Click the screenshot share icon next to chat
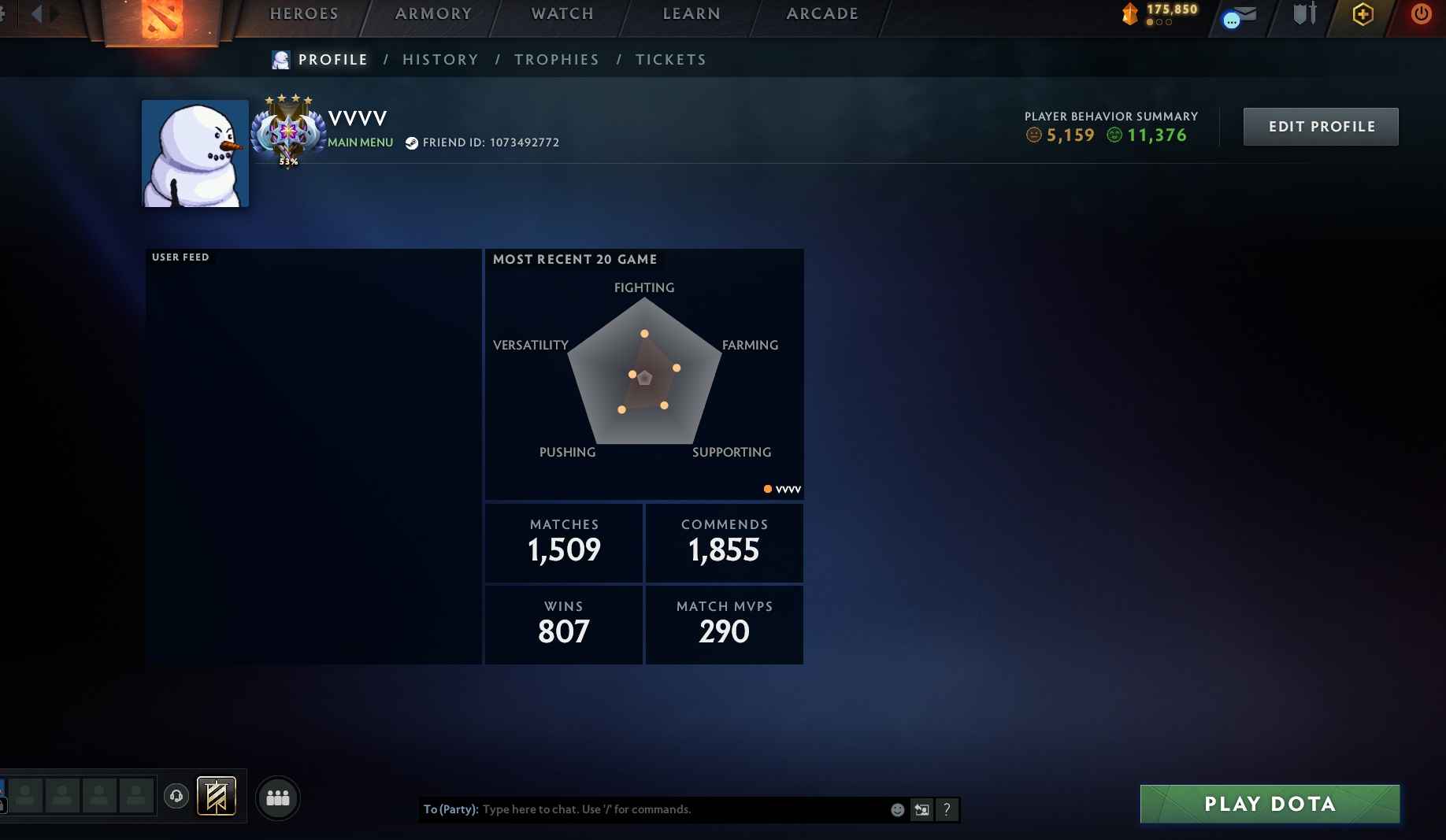The image size is (1446, 840). coord(921,809)
